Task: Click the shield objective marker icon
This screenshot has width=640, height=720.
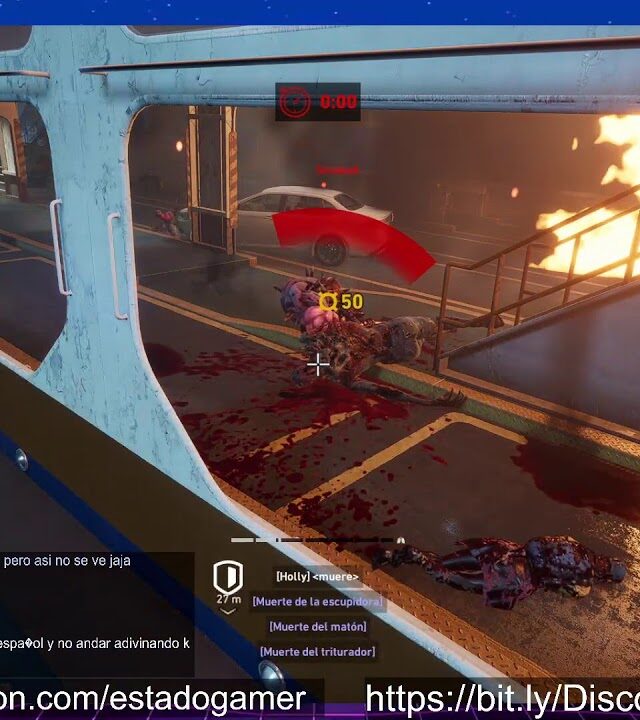Action: tap(228, 578)
